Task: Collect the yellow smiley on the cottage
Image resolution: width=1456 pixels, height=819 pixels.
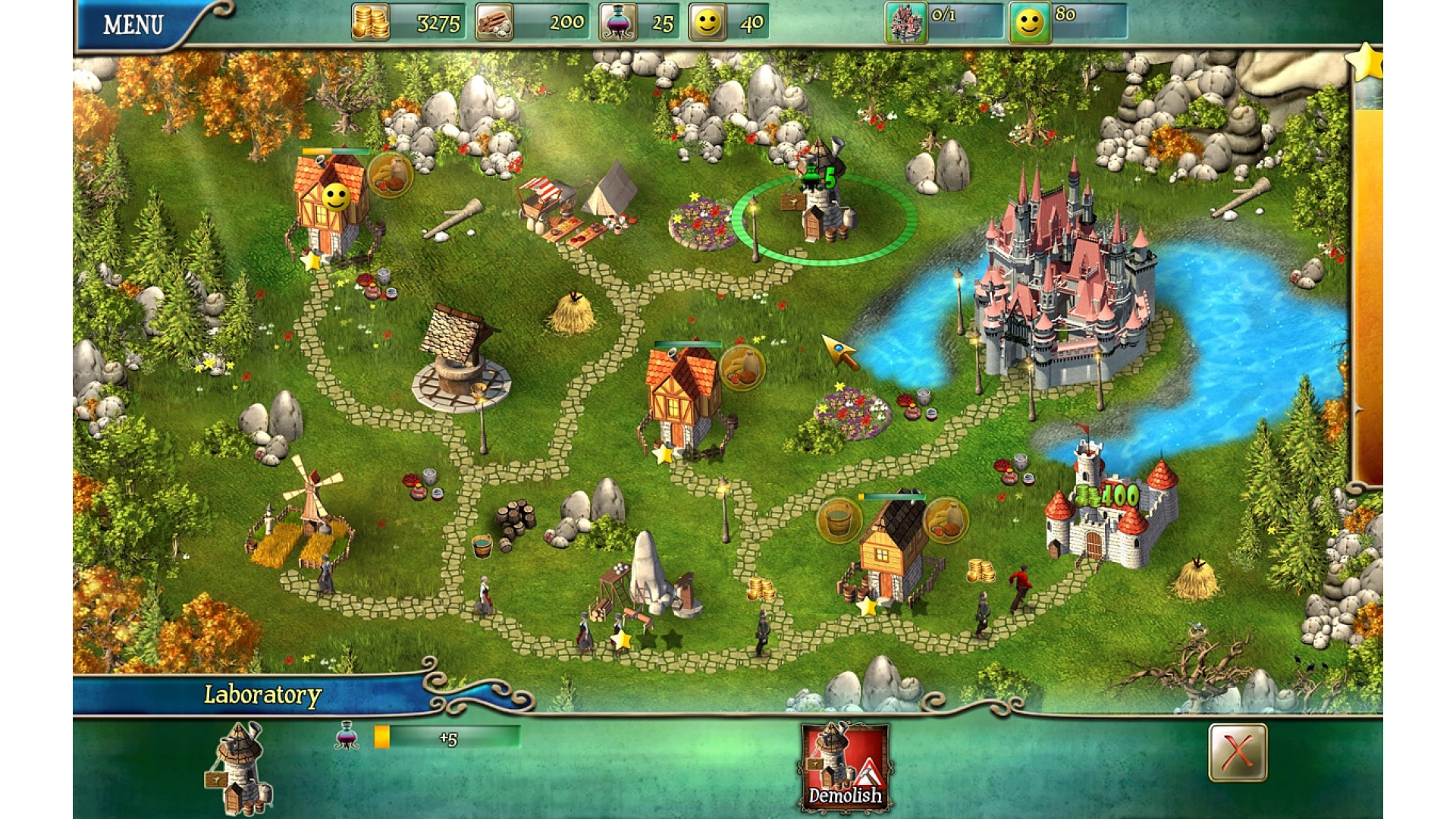Action: [x=335, y=198]
